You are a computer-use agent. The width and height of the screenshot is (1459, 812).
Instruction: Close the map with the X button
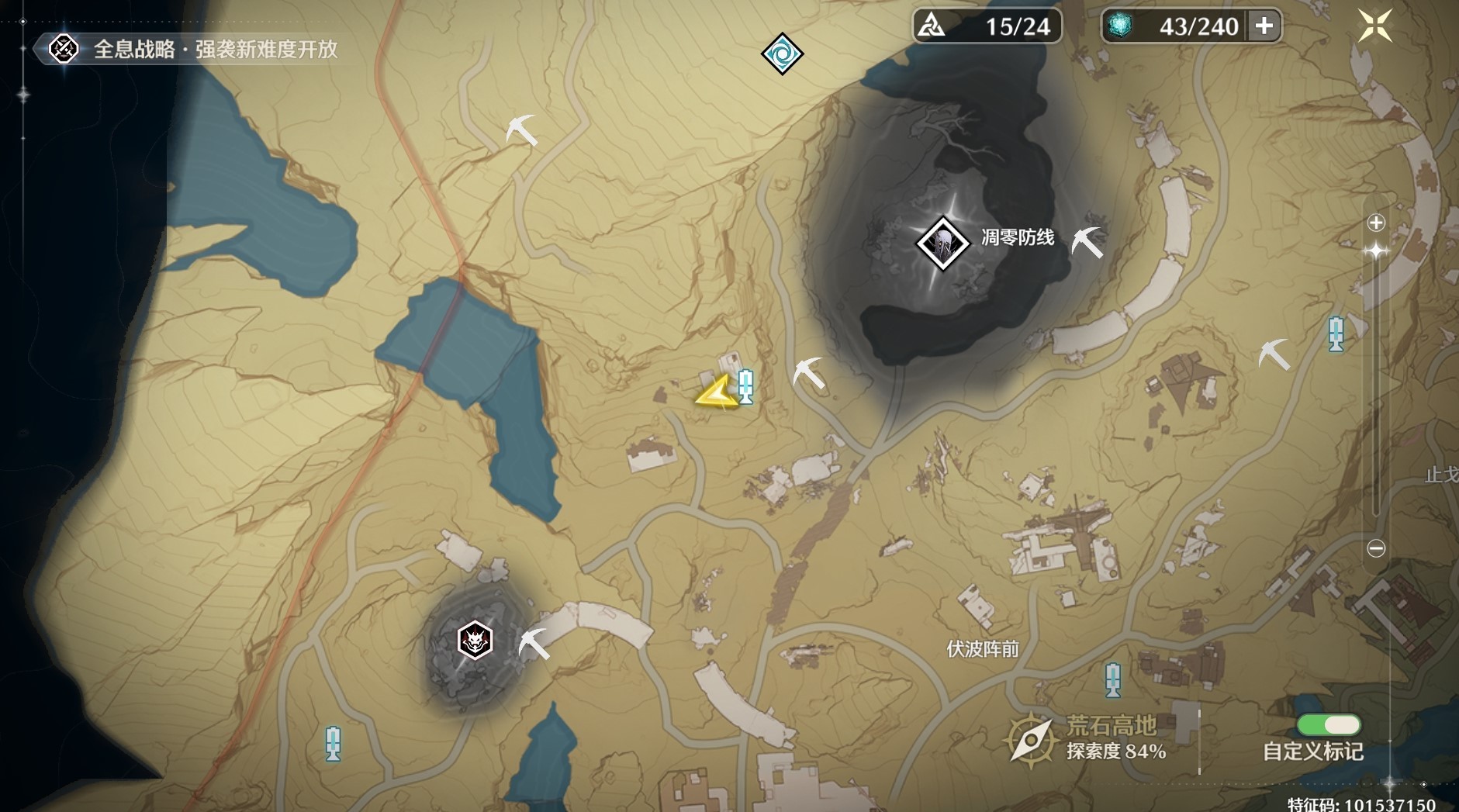[x=1374, y=26]
